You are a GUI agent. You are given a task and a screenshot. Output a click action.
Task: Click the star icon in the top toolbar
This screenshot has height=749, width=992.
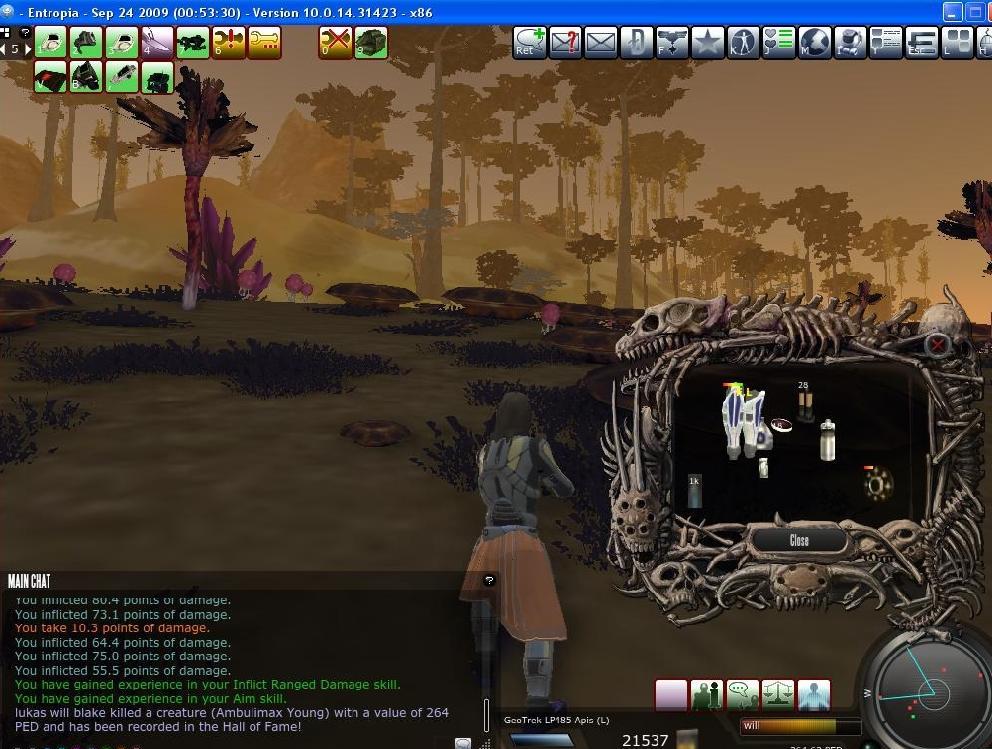(707, 42)
